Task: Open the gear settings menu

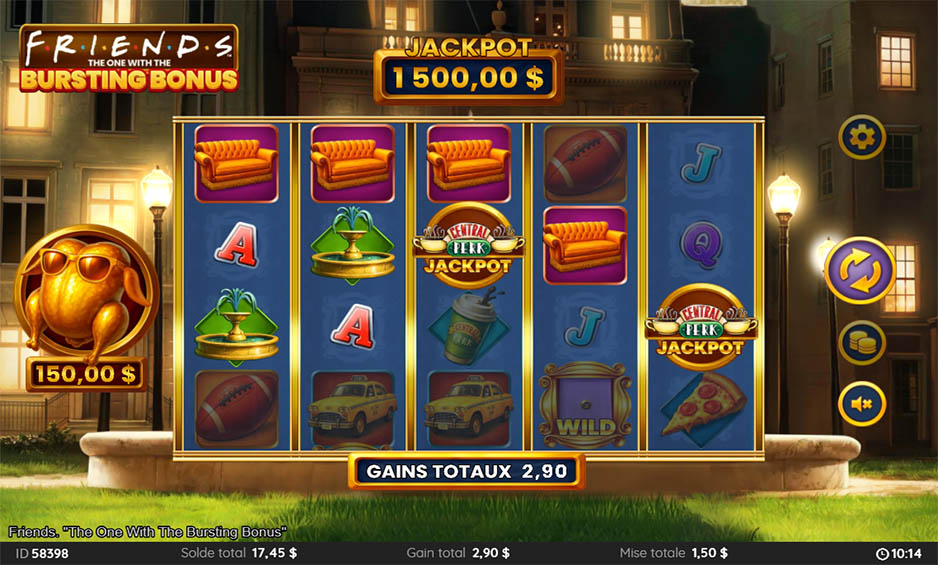Action: (x=861, y=137)
